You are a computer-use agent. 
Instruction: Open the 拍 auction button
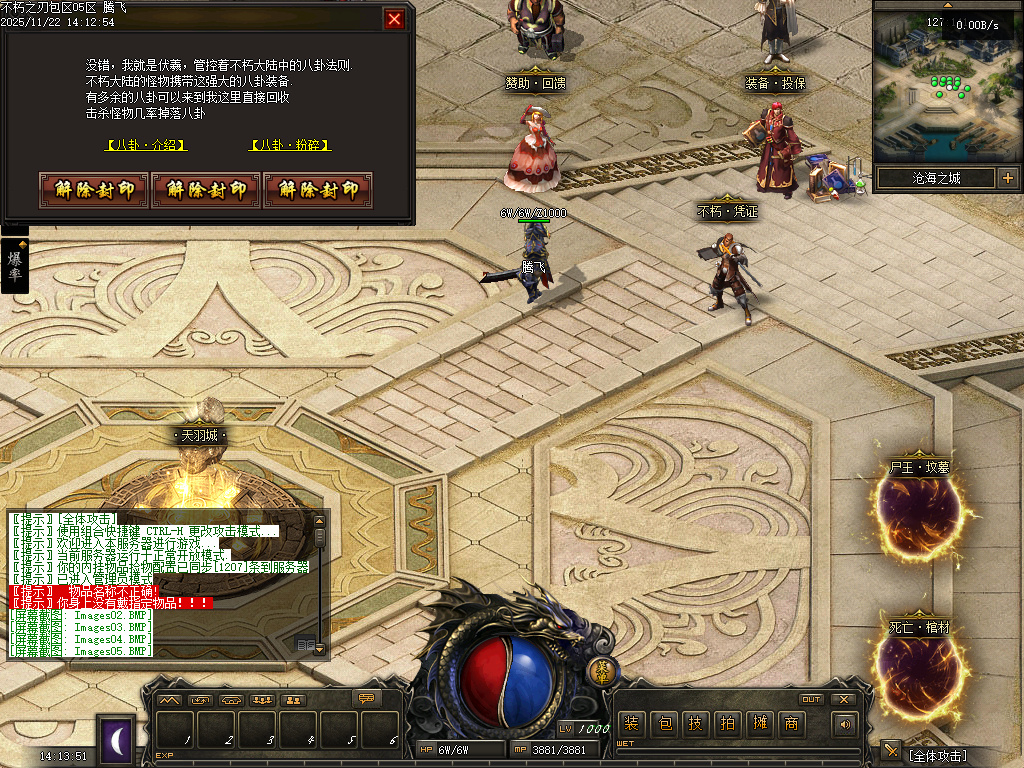coord(728,724)
